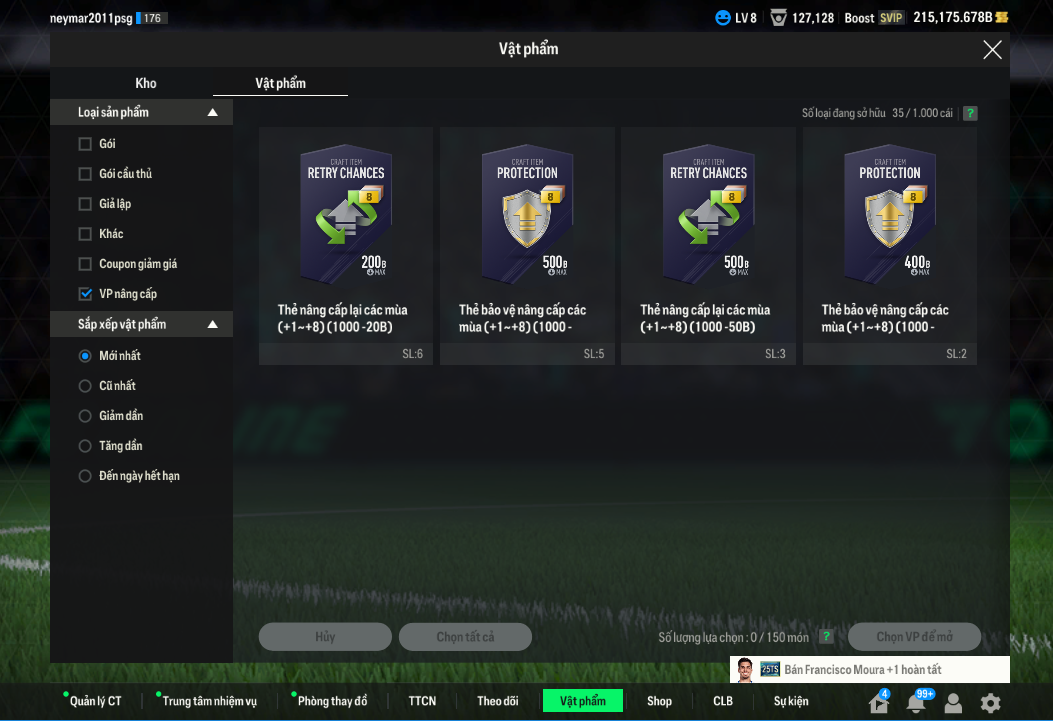
Task: Select the Retry Chances 200B card
Action: click(x=346, y=245)
